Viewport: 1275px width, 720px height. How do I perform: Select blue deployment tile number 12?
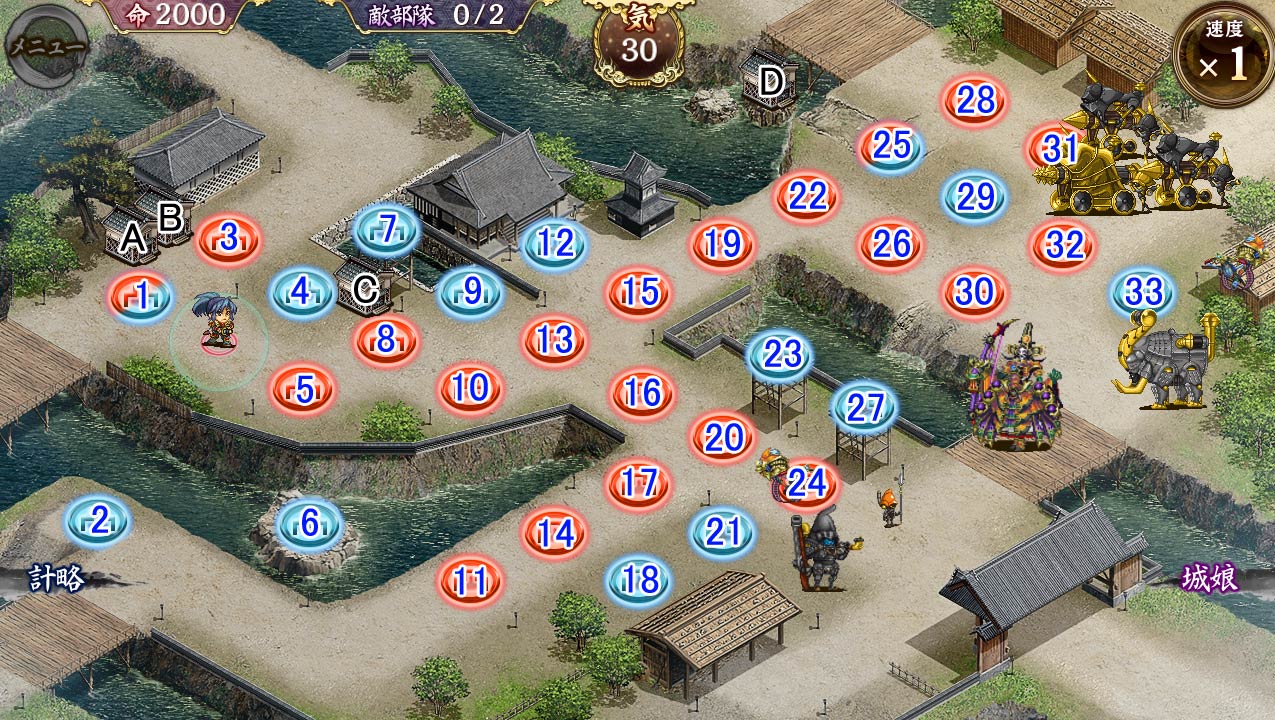[555, 243]
